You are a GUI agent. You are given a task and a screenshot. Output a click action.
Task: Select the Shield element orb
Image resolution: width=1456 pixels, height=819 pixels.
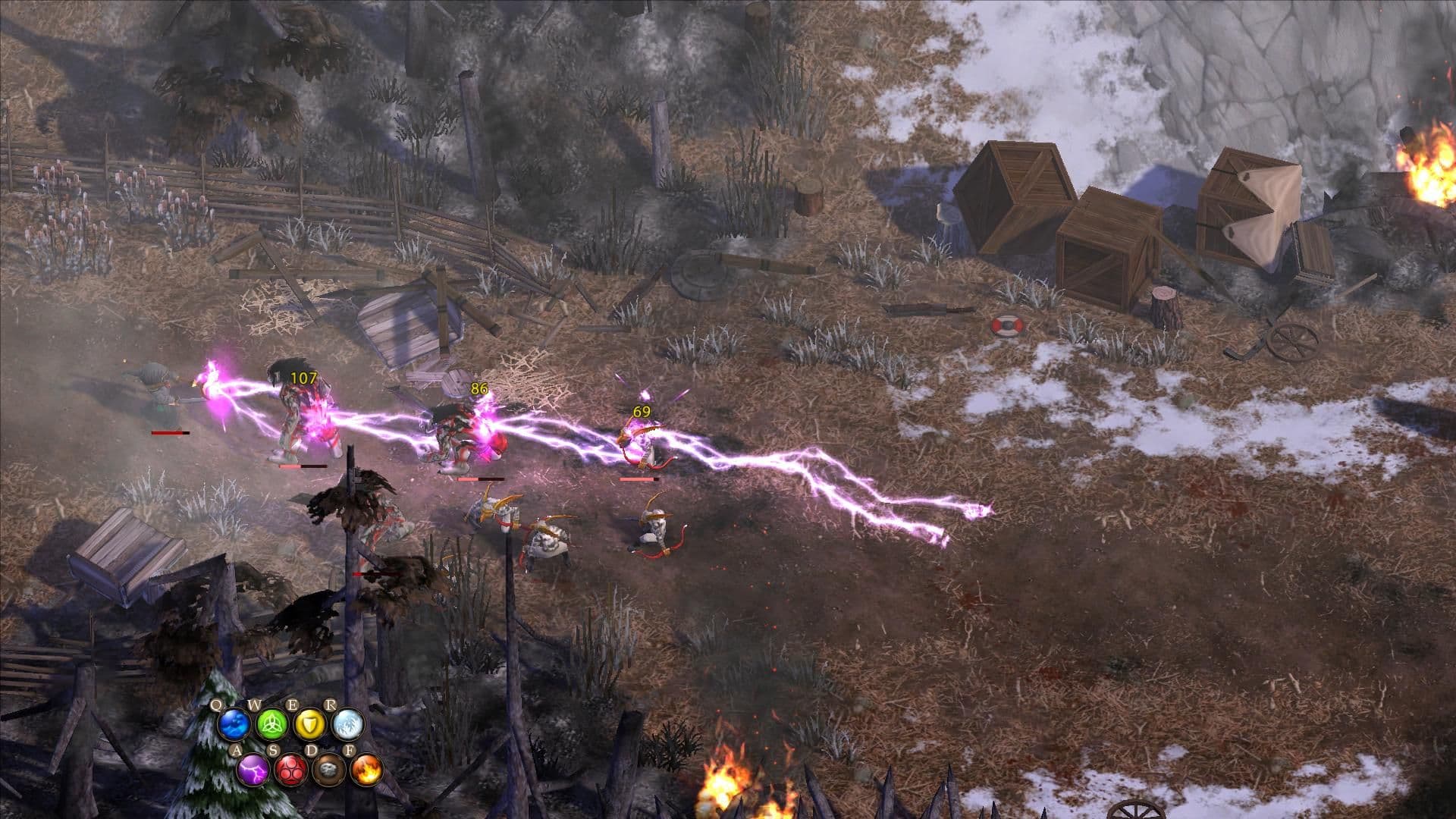coord(309,726)
